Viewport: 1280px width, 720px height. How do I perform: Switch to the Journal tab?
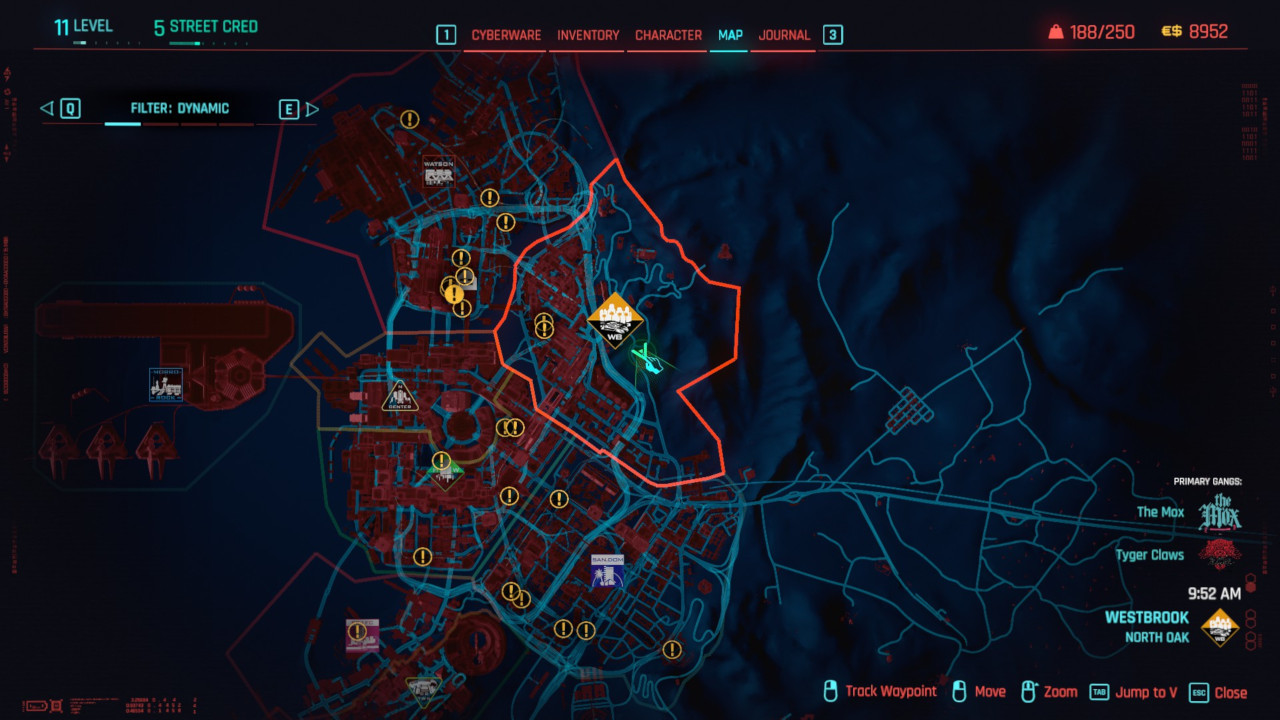[783, 34]
